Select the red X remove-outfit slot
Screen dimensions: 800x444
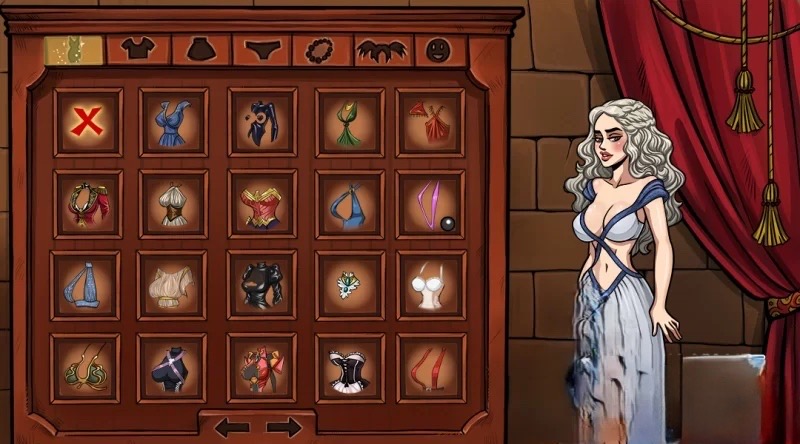click(x=88, y=122)
